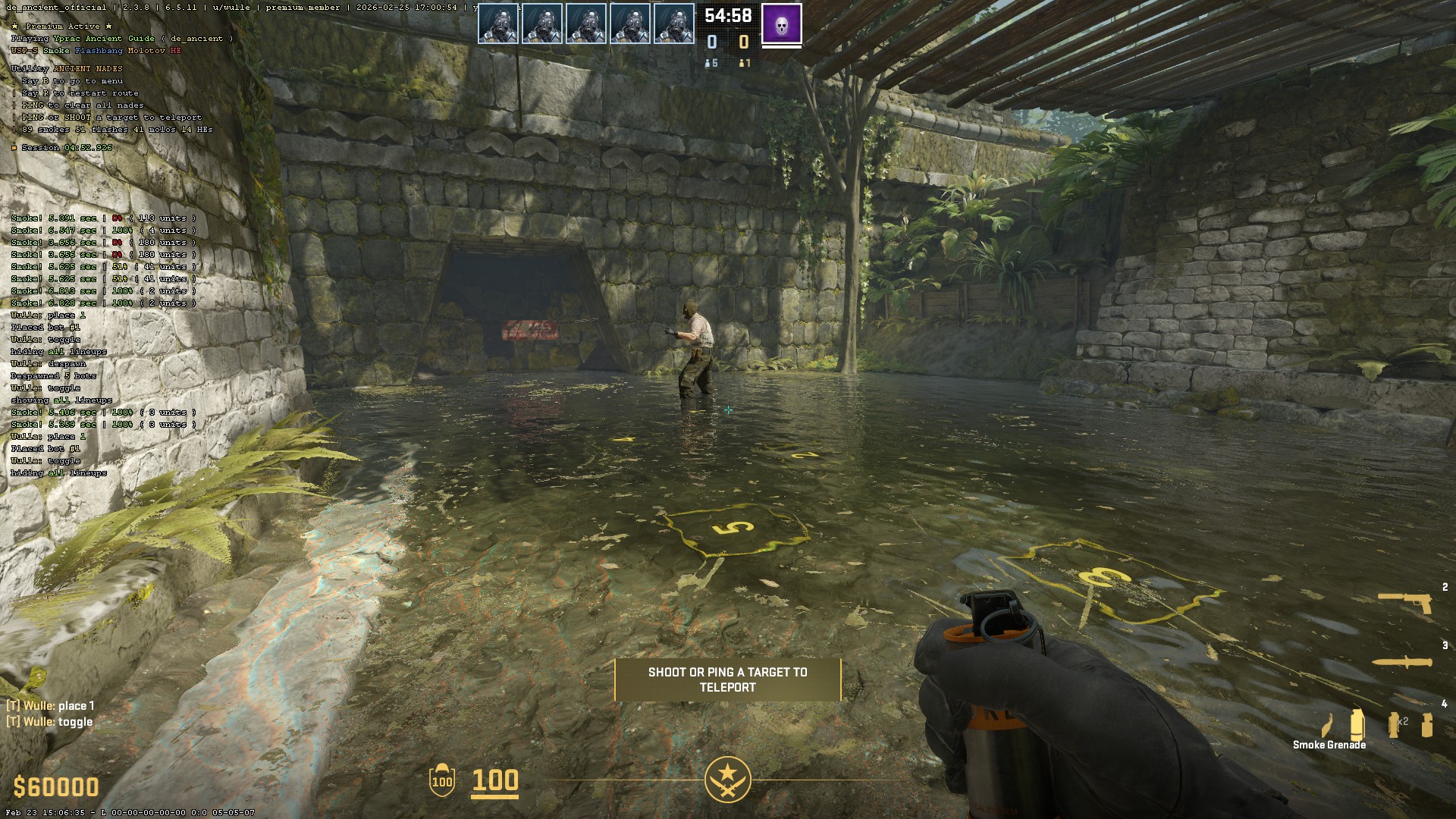Switch to the knife weapon icon

point(1403,662)
